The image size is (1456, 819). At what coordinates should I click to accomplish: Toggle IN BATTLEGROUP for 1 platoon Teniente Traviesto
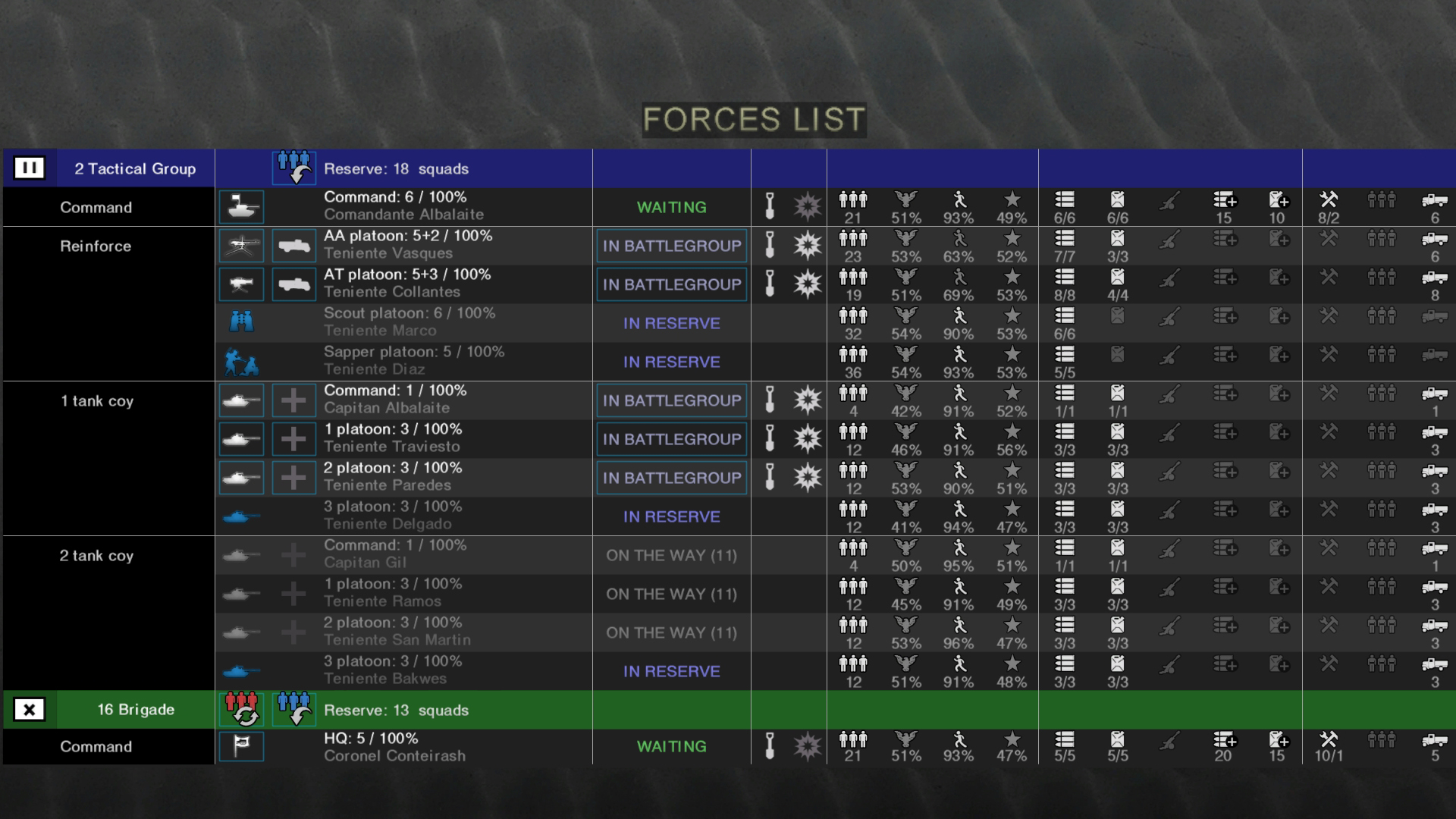[671, 439]
